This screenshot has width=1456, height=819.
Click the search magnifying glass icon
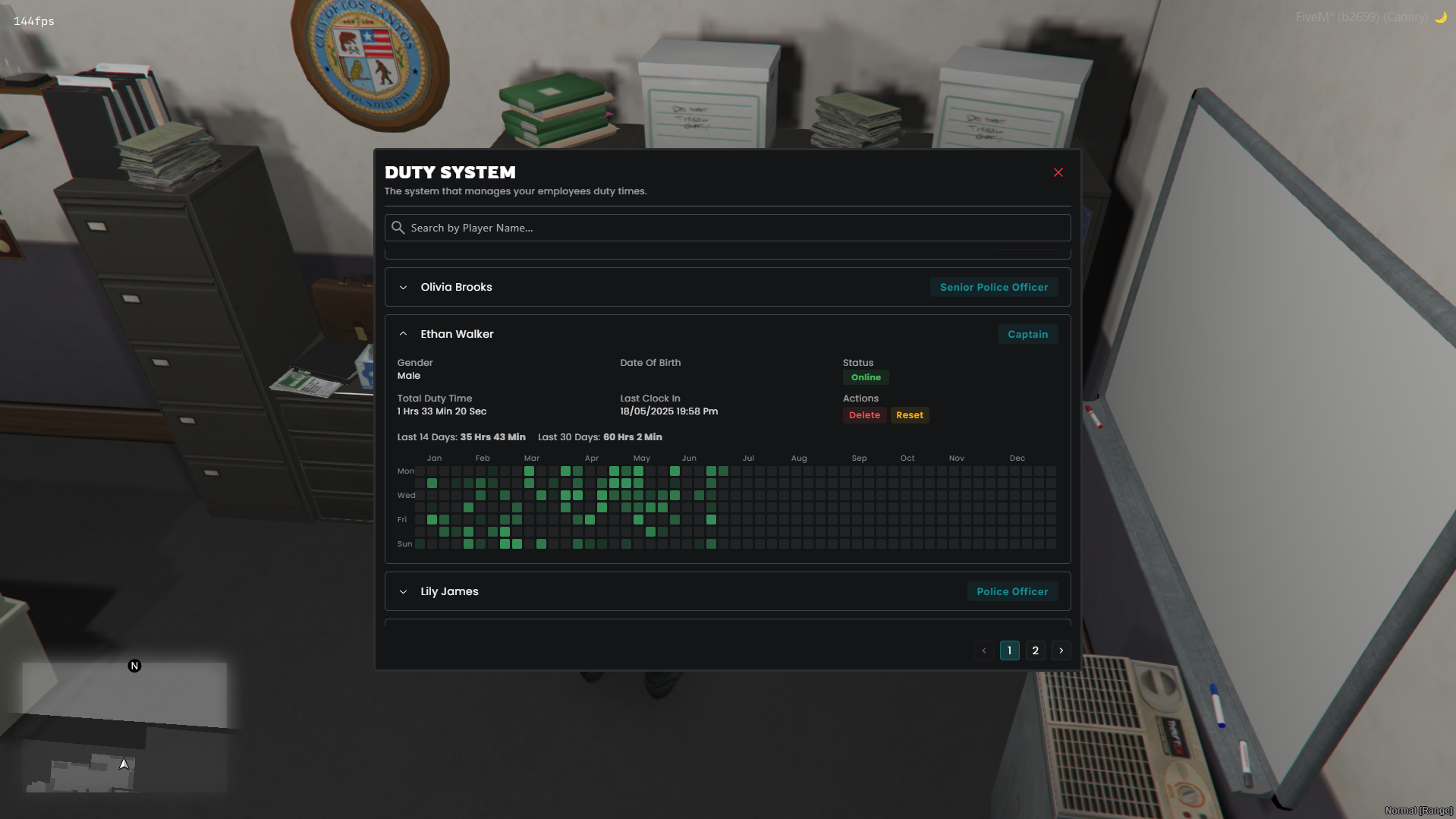tap(398, 228)
